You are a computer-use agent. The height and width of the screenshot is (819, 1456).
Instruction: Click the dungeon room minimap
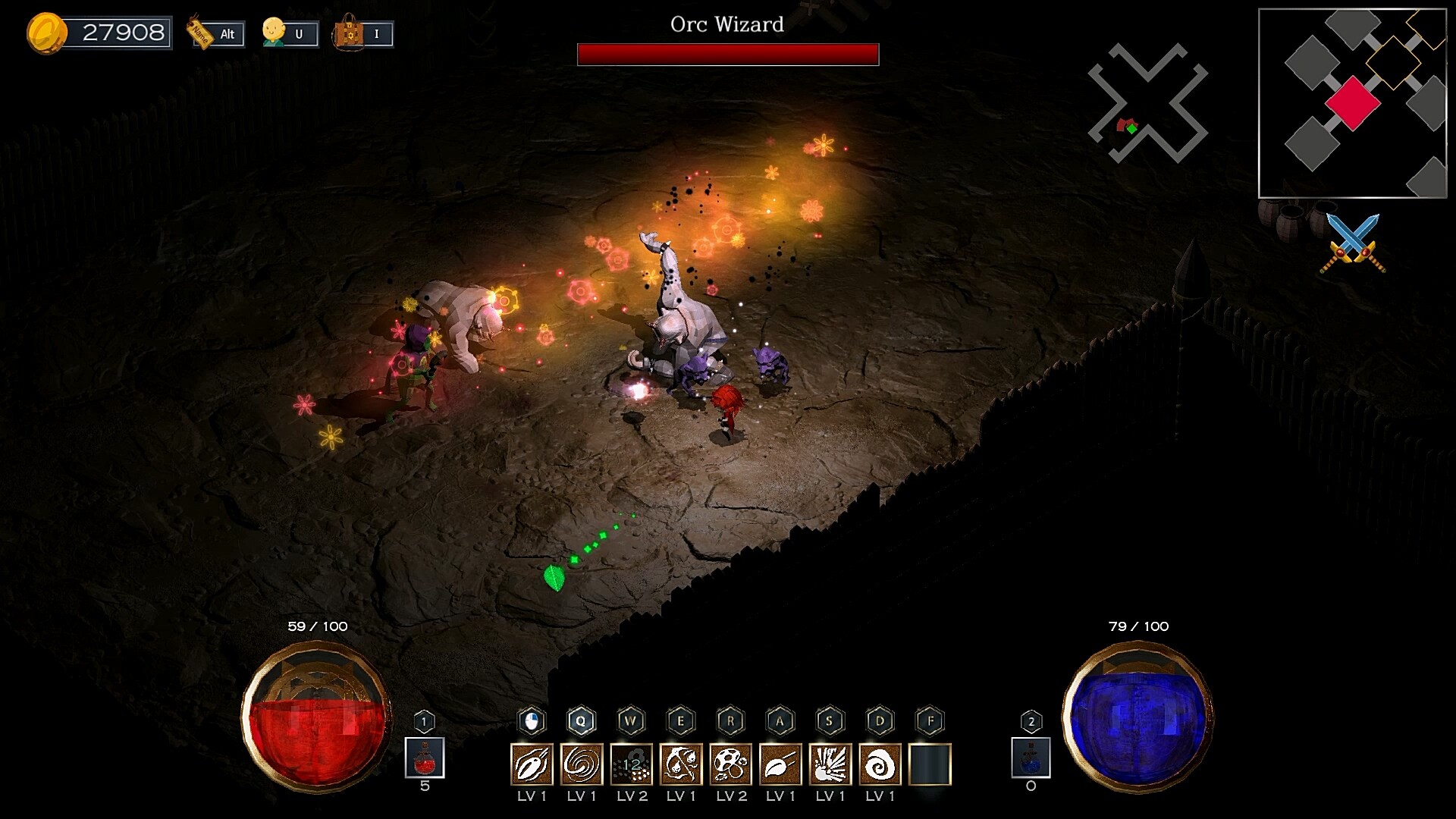(1352, 103)
